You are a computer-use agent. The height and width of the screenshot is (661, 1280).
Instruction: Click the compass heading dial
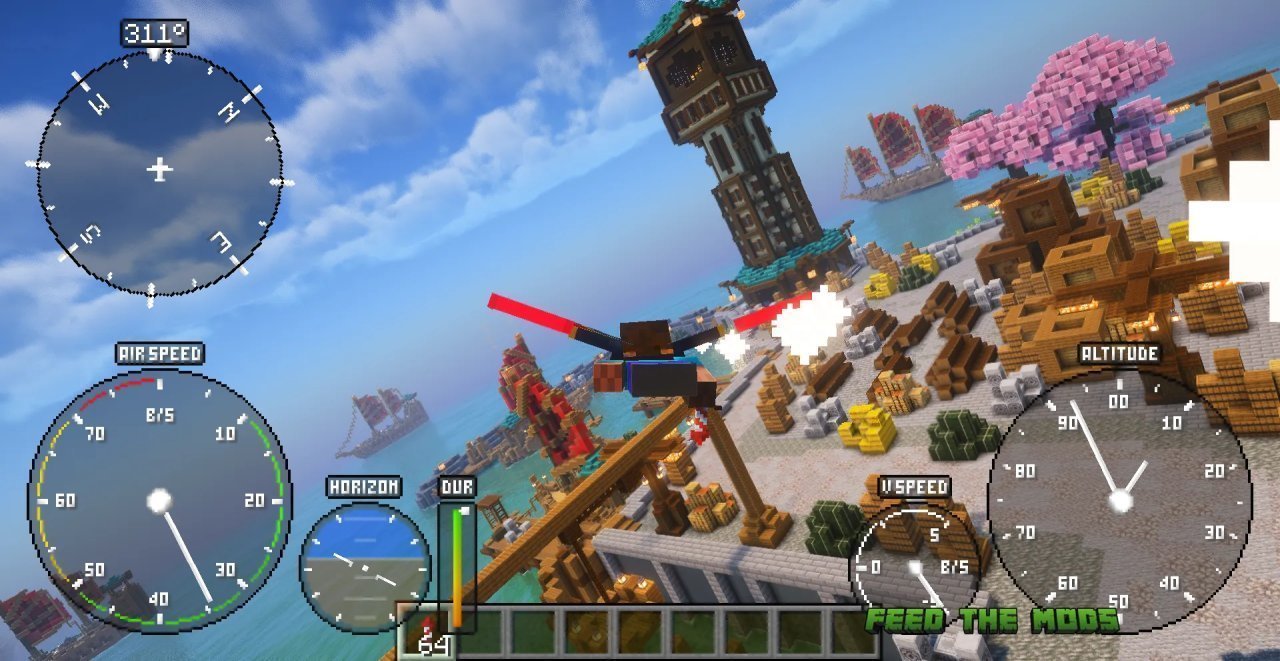(159, 172)
